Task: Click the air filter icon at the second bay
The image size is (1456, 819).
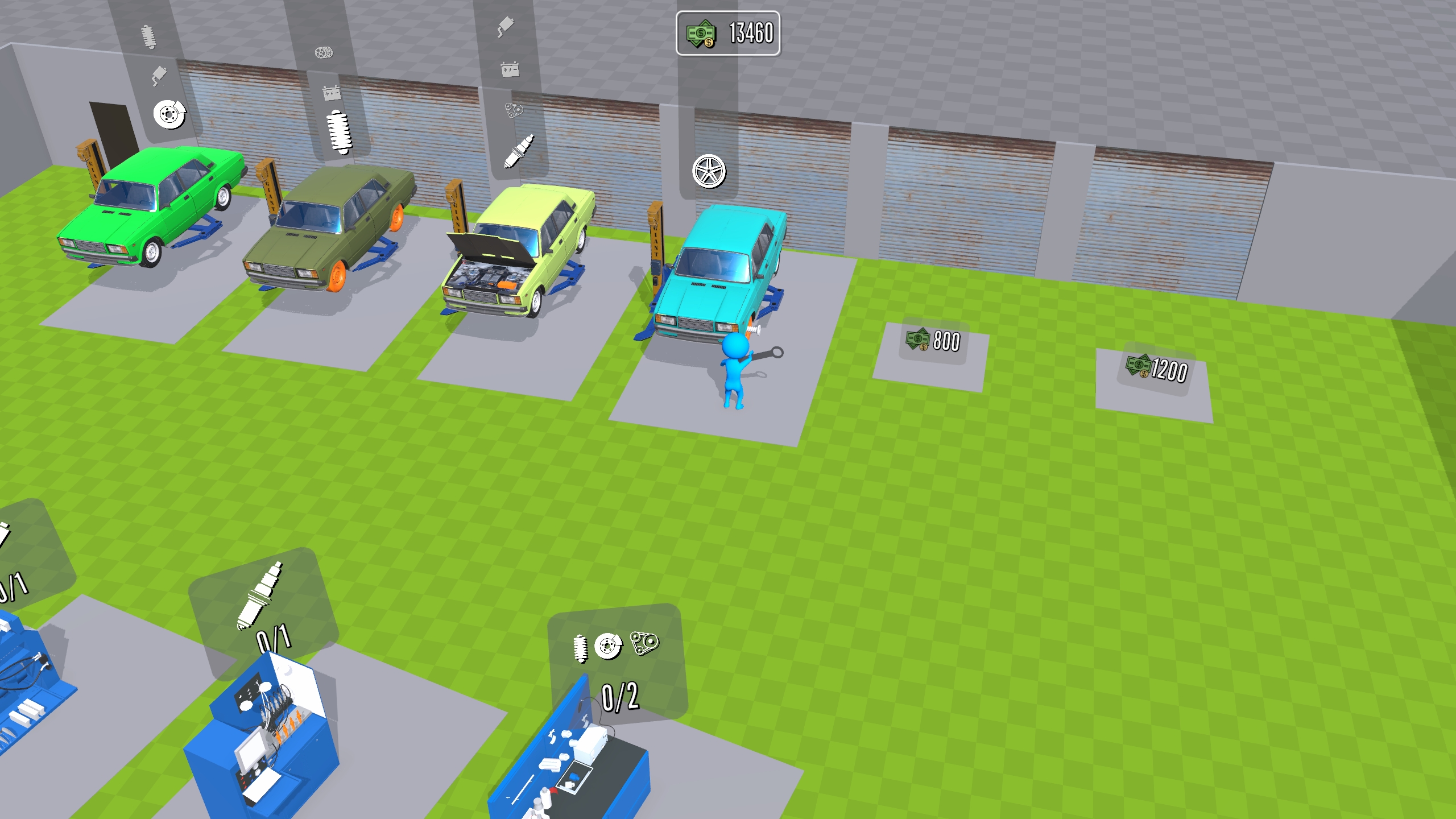Action: click(x=324, y=51)
